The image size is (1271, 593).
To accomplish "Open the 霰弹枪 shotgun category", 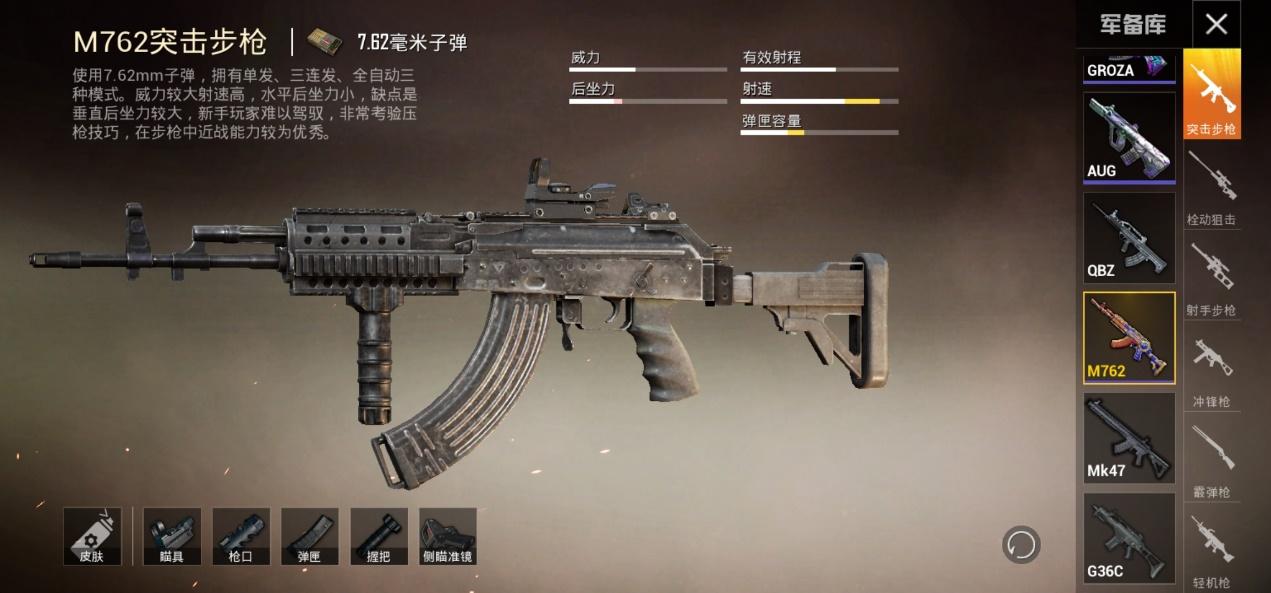I will [x=1212, y=460].
